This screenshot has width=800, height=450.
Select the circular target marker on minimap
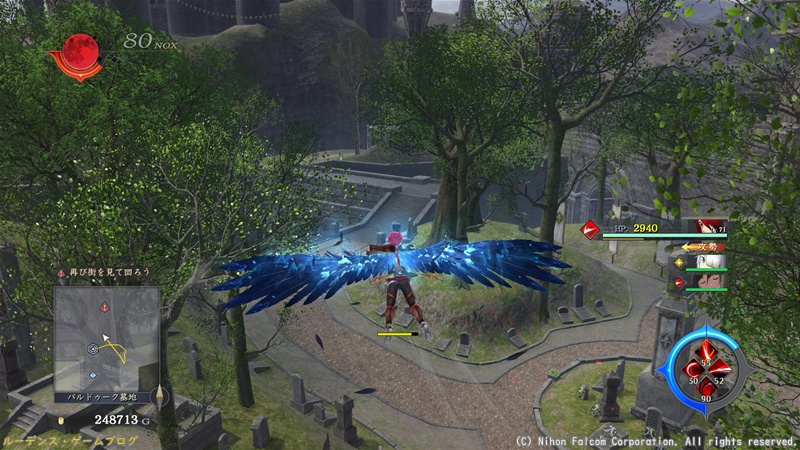coord(93,349)
